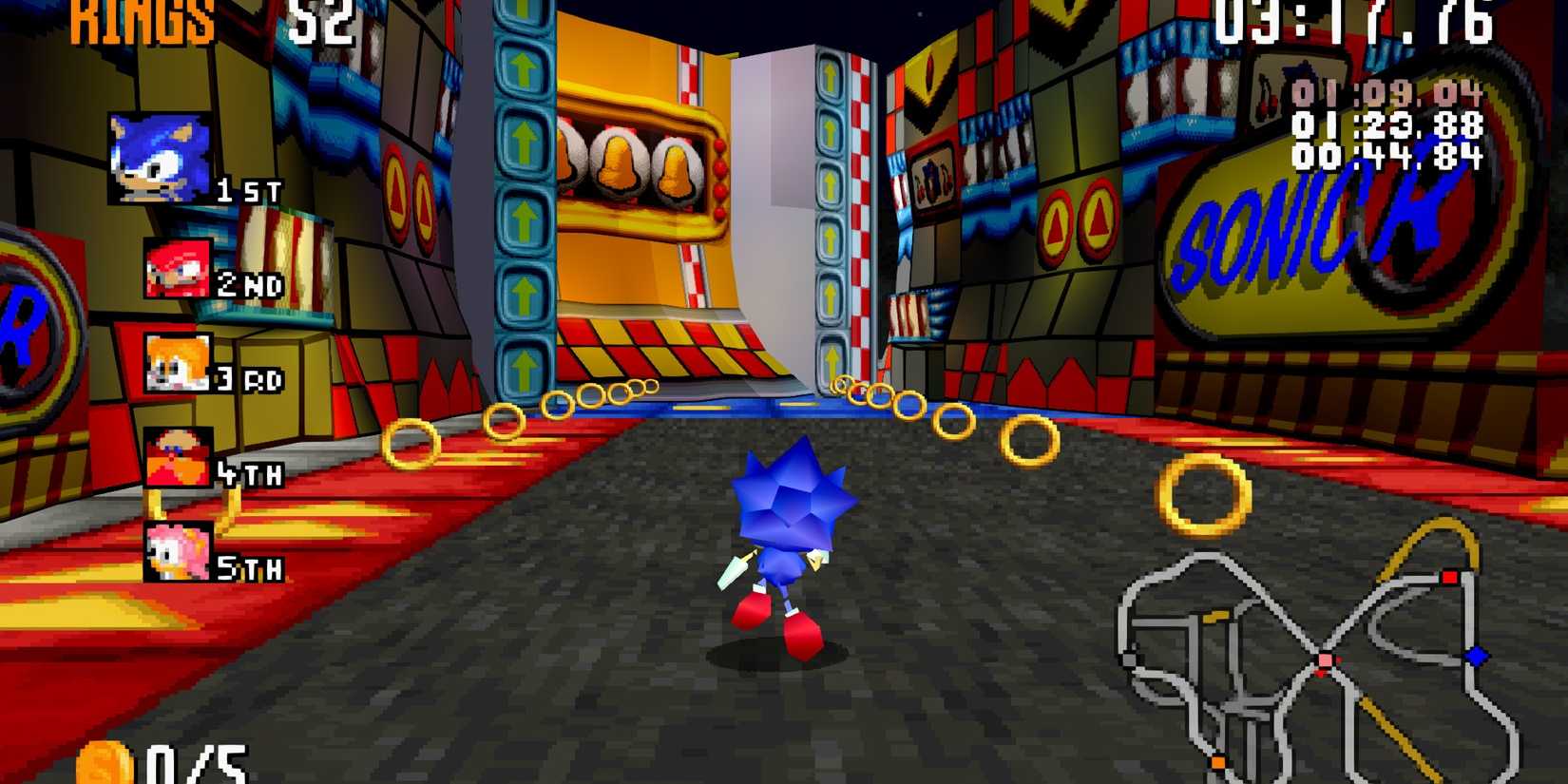Toggle the blue checkpoint marker on minimap
1568x784 pixels.
(x=1476, y=656)
